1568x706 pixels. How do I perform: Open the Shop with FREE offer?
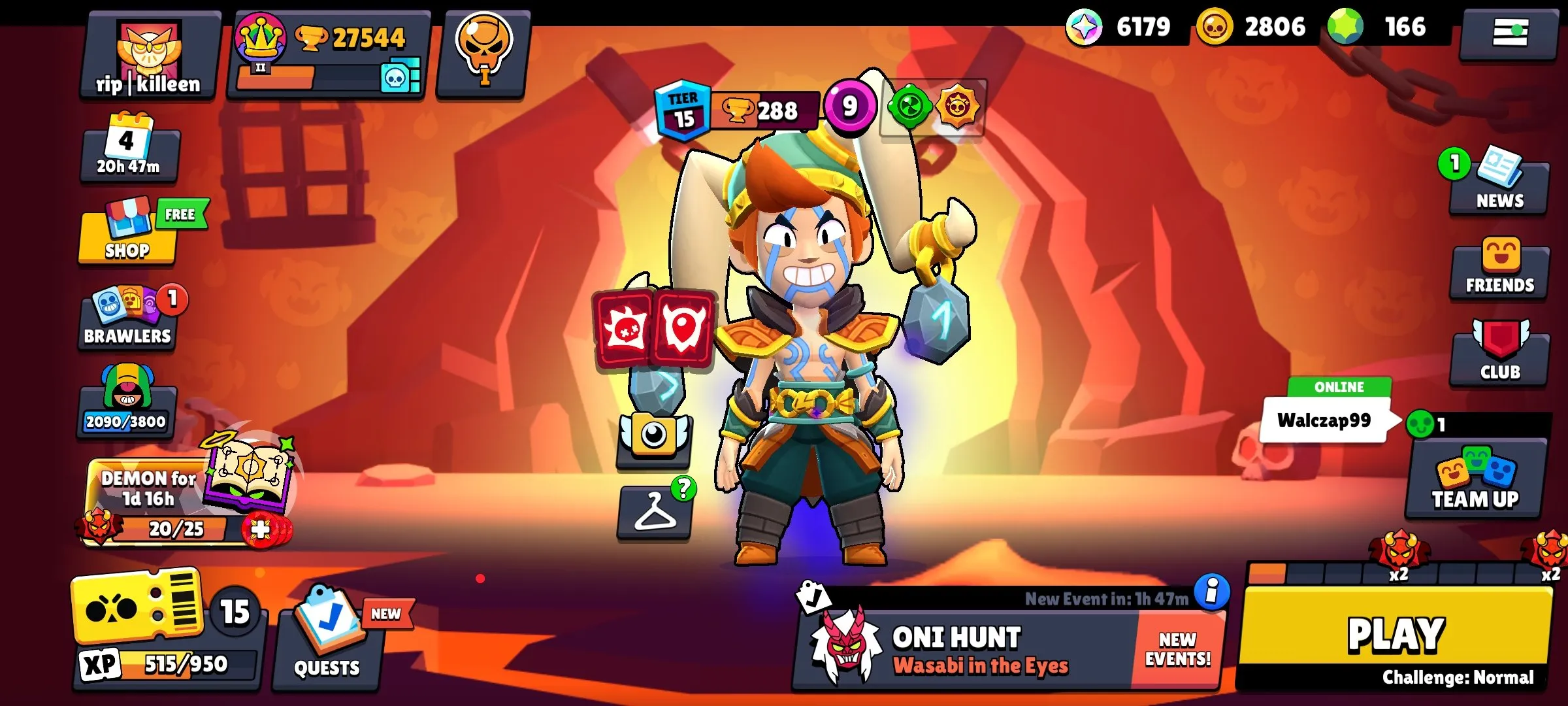tap(126, 237)
